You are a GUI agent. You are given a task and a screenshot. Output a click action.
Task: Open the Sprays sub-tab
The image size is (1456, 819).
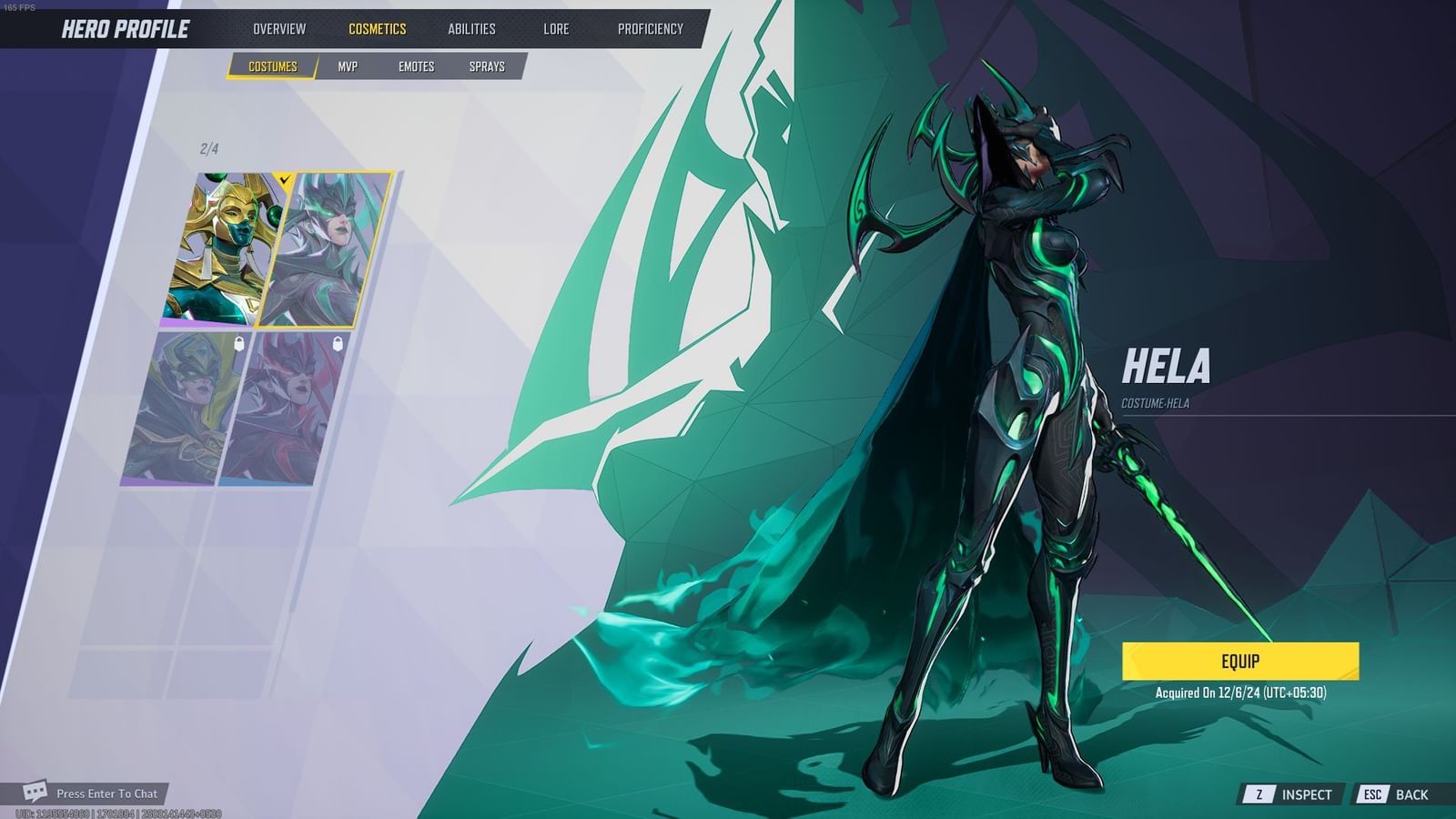click(x=489, y=66)
